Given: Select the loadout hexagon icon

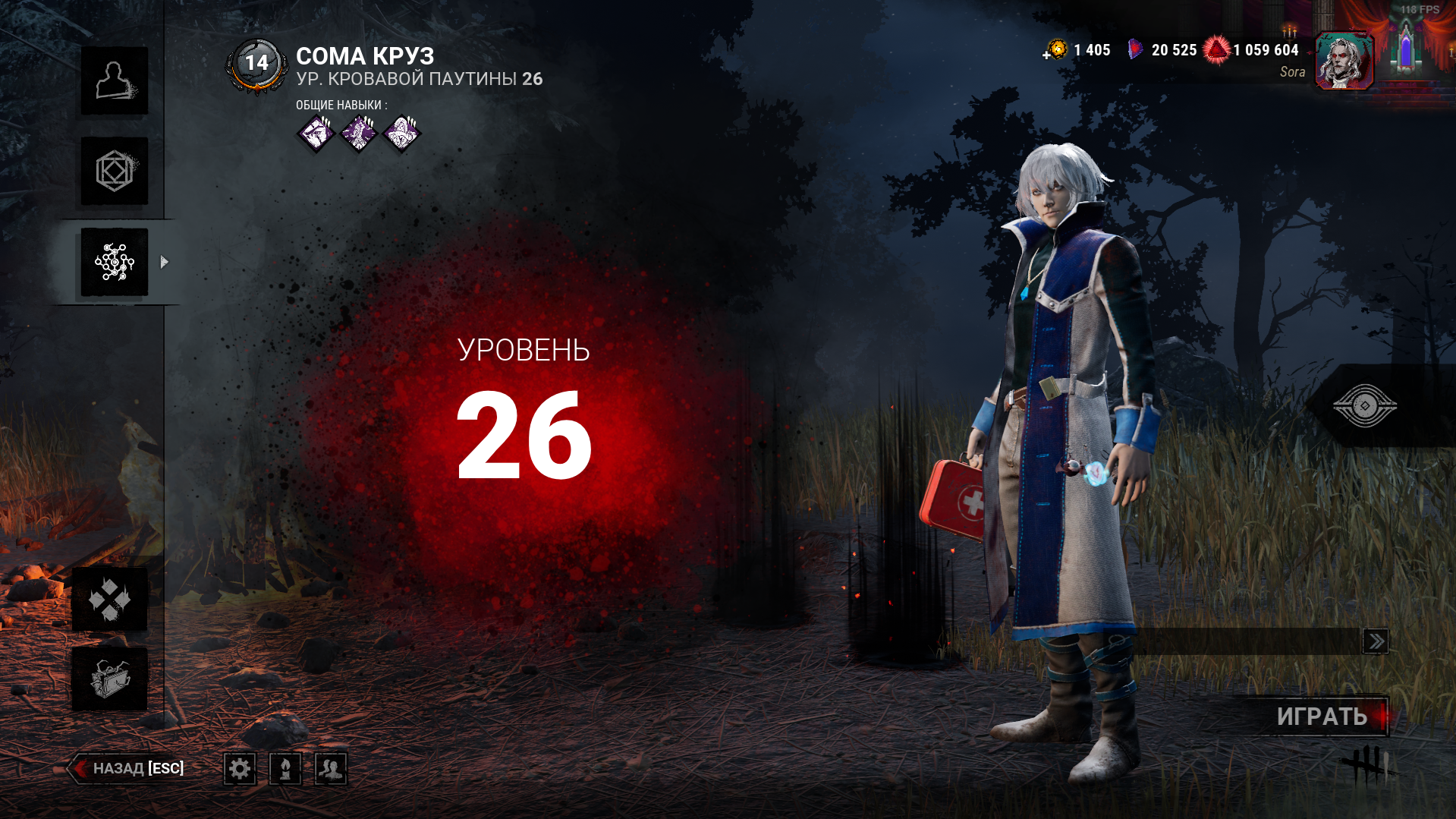Looking at the screenshot, I should coord(114,171).
